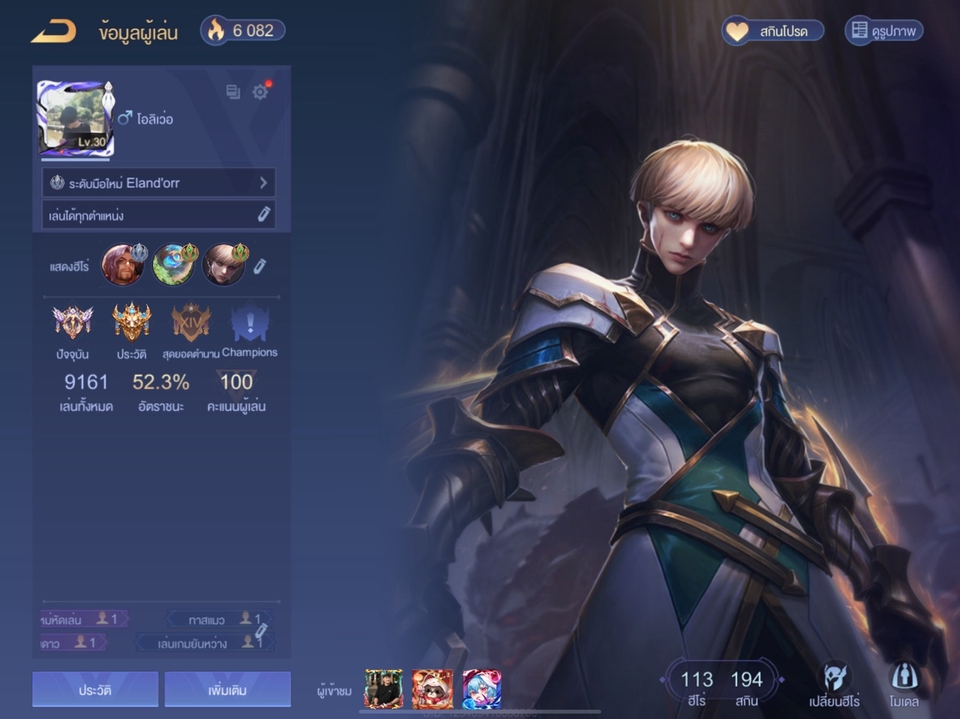Select the current rank badge
This screenshot has height=719, width=960.
pyautogui.click(x=72, y=322)
